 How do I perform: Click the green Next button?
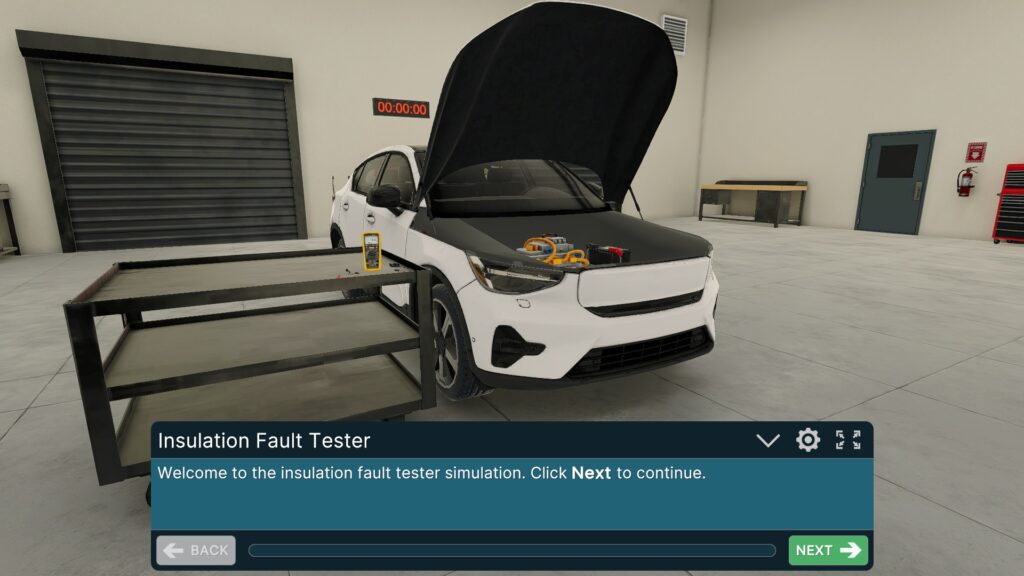pos(828,550)
